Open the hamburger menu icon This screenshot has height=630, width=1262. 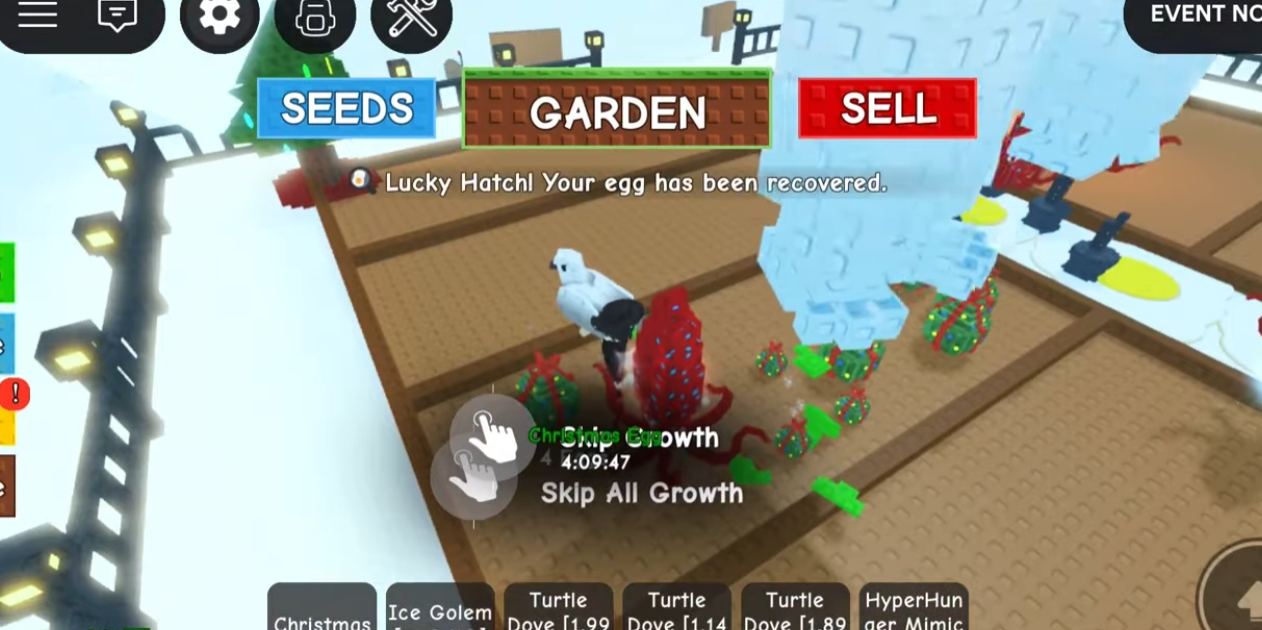38,15
